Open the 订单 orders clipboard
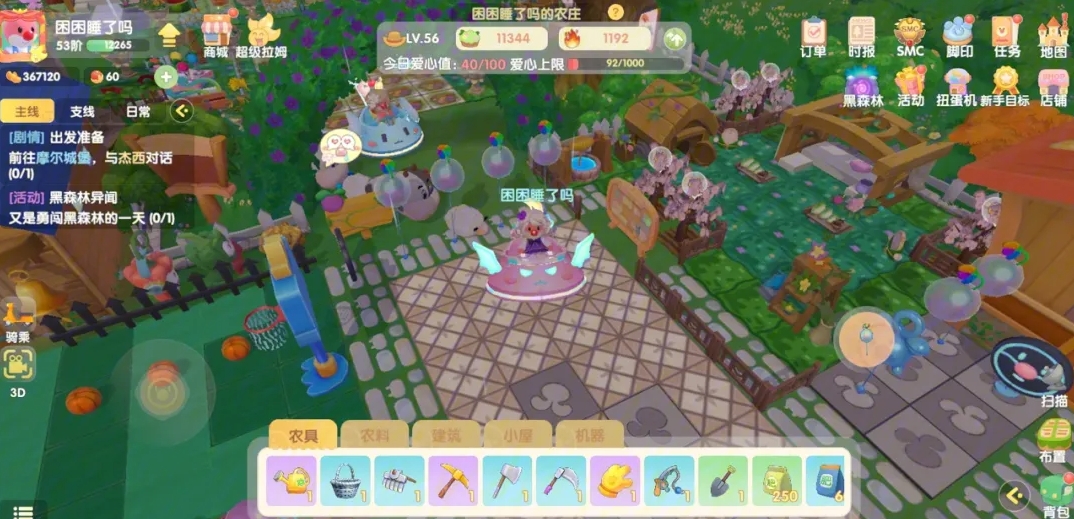 click(x=813, y=35)
